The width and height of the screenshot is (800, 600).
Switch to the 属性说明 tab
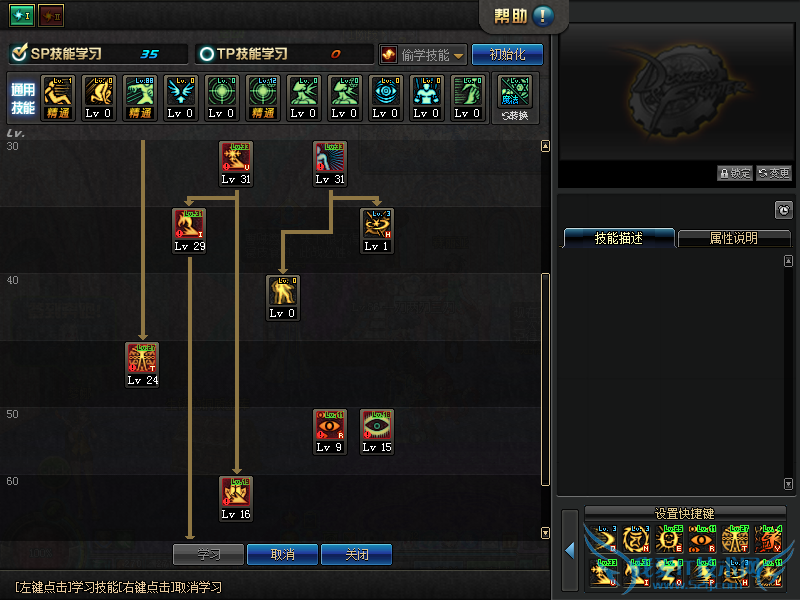(733, 239)
